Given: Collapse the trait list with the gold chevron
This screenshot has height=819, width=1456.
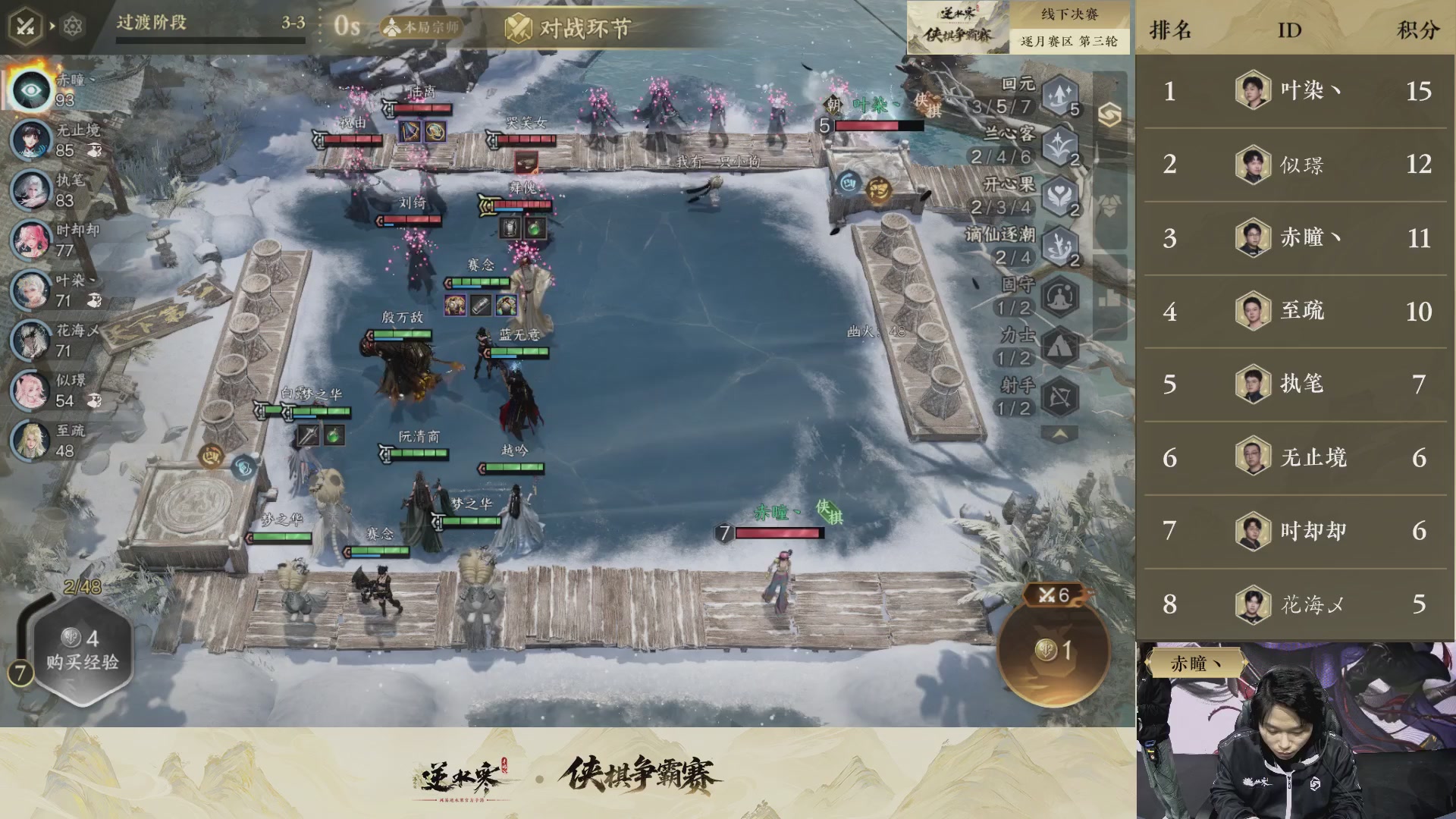Looking at the screenshot, I should [x=1059, y=432].
